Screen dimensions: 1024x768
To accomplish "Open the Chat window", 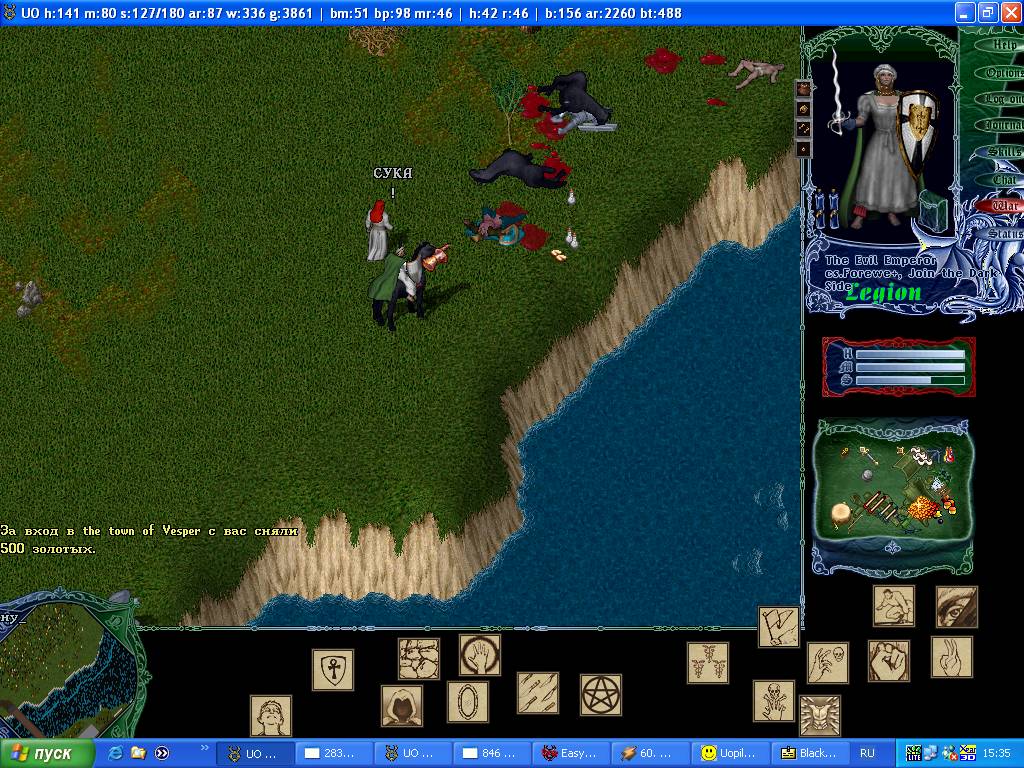I will [1004, 180].
